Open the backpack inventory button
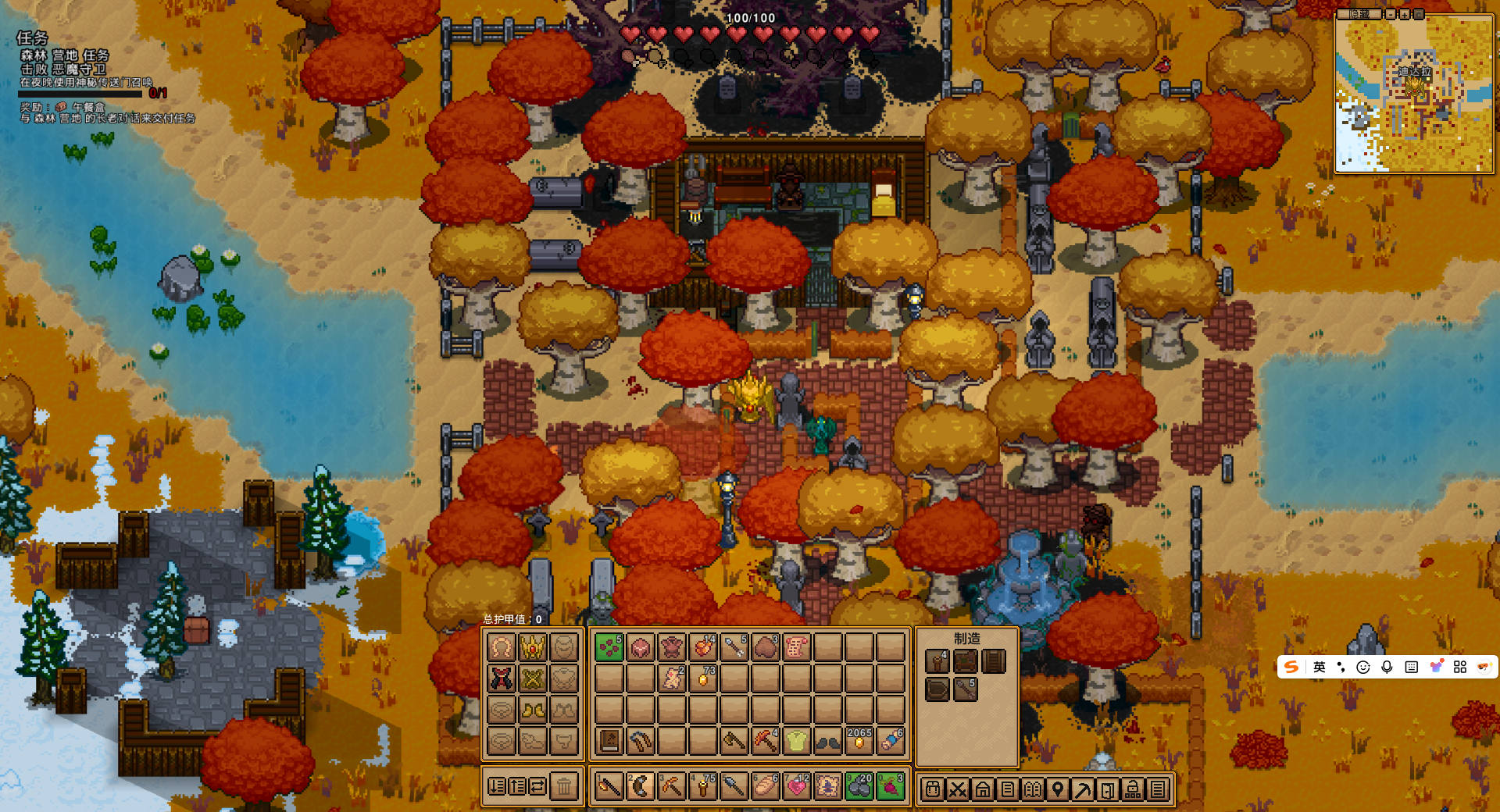The width and height of the screenshot is (1500, 812). tap(933, 789)
